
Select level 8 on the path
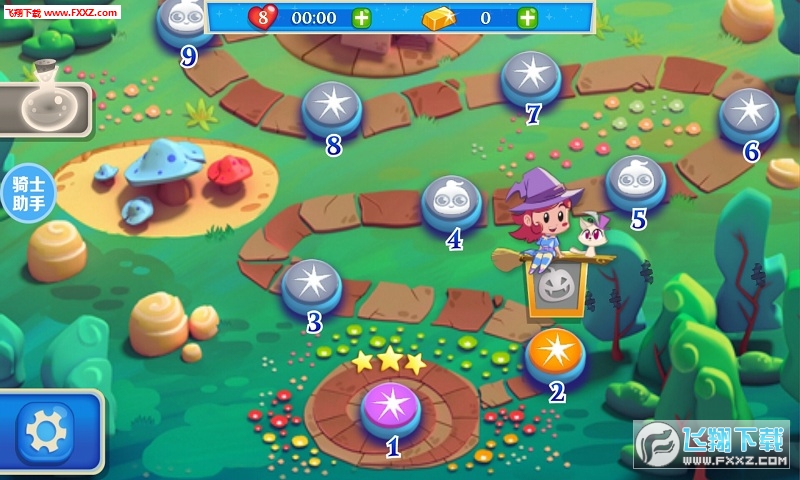tap(331, 108)
